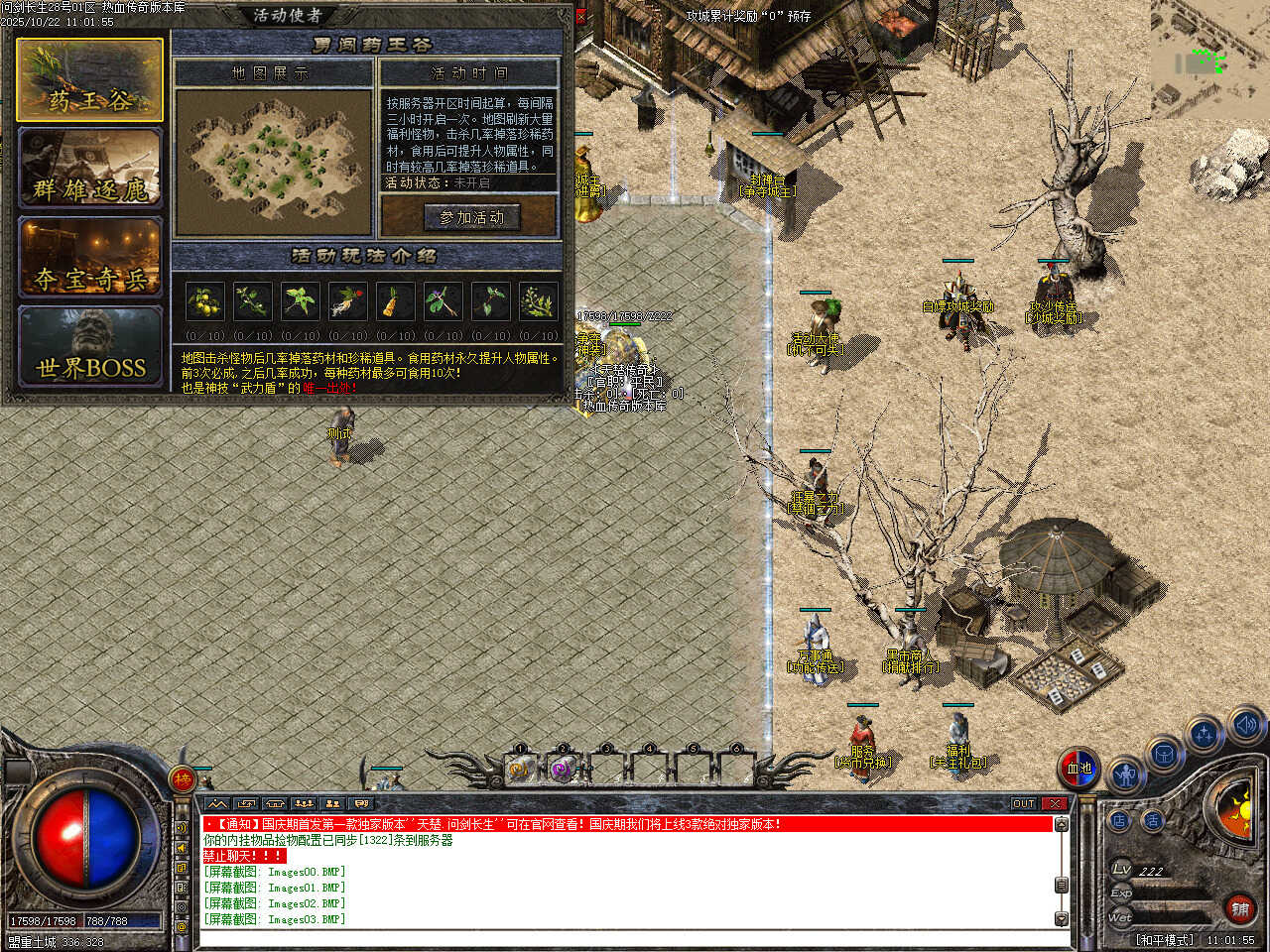Open the character figure round button
The width and height of the screenshot is (1270, 952).
1124,773
